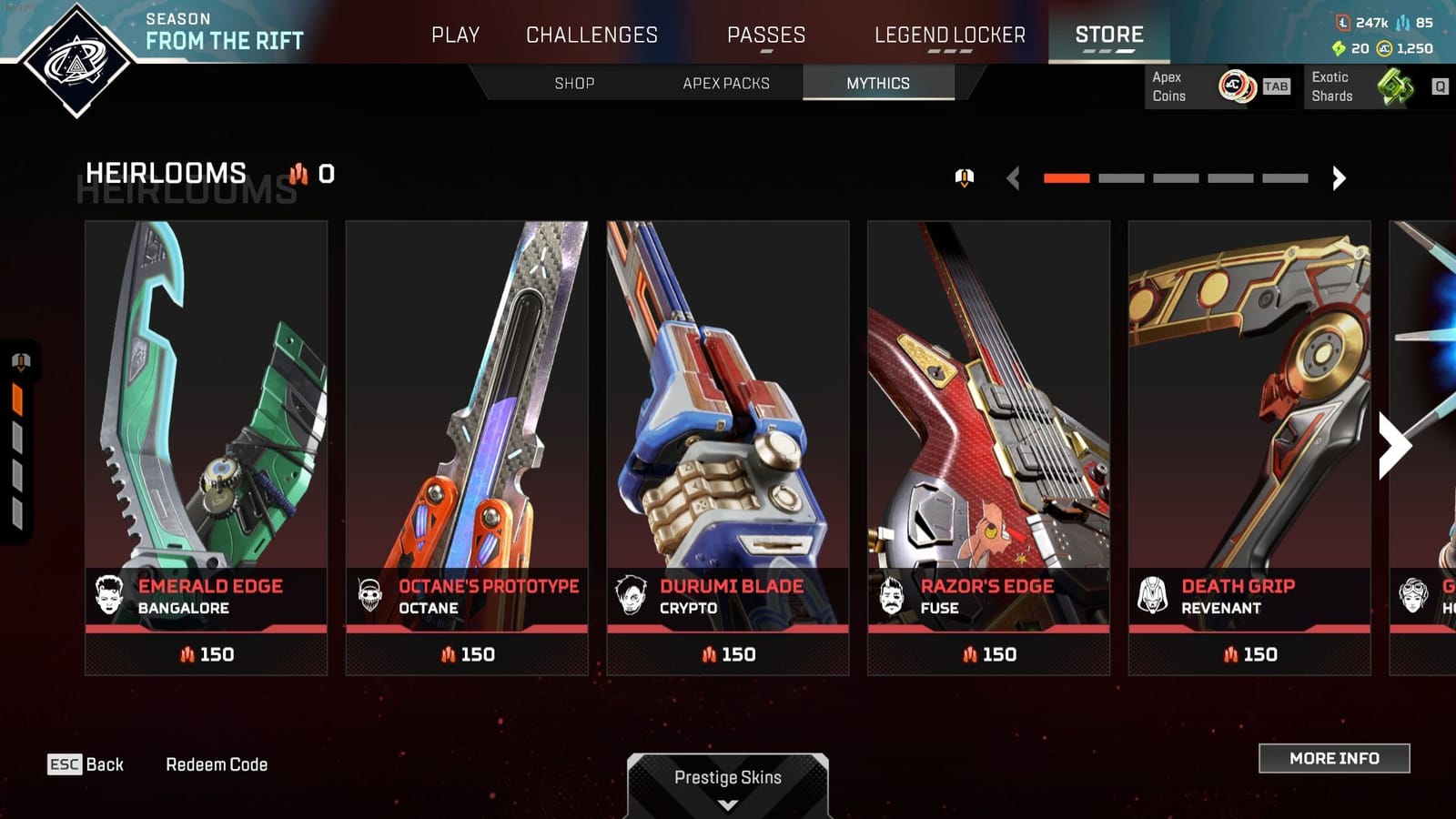Click the MORE INFO button
Image resolution: width=1456 pixels, height=819 pixels.
tap(1334, 758)
